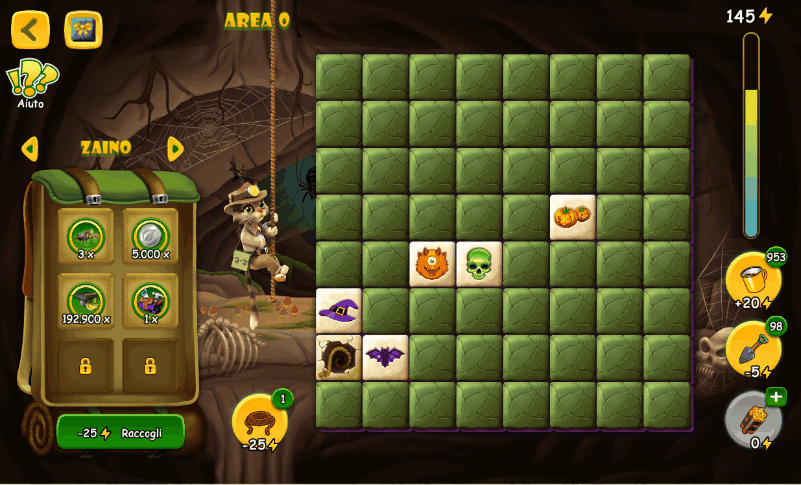Go back with the yellow arrow button
The height and width of the screenshot is (485, 801).
[30, 30]
